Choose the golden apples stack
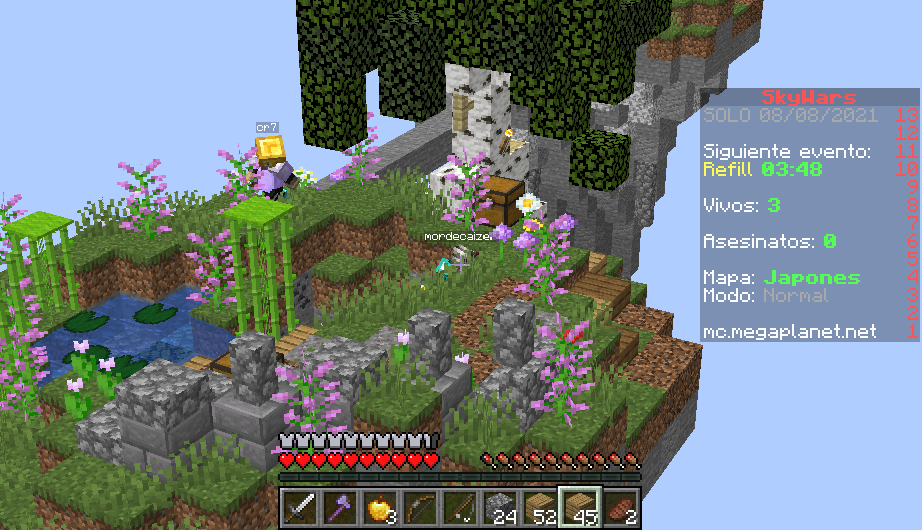Viewport: 922px width, 530px height. [379, 508]
